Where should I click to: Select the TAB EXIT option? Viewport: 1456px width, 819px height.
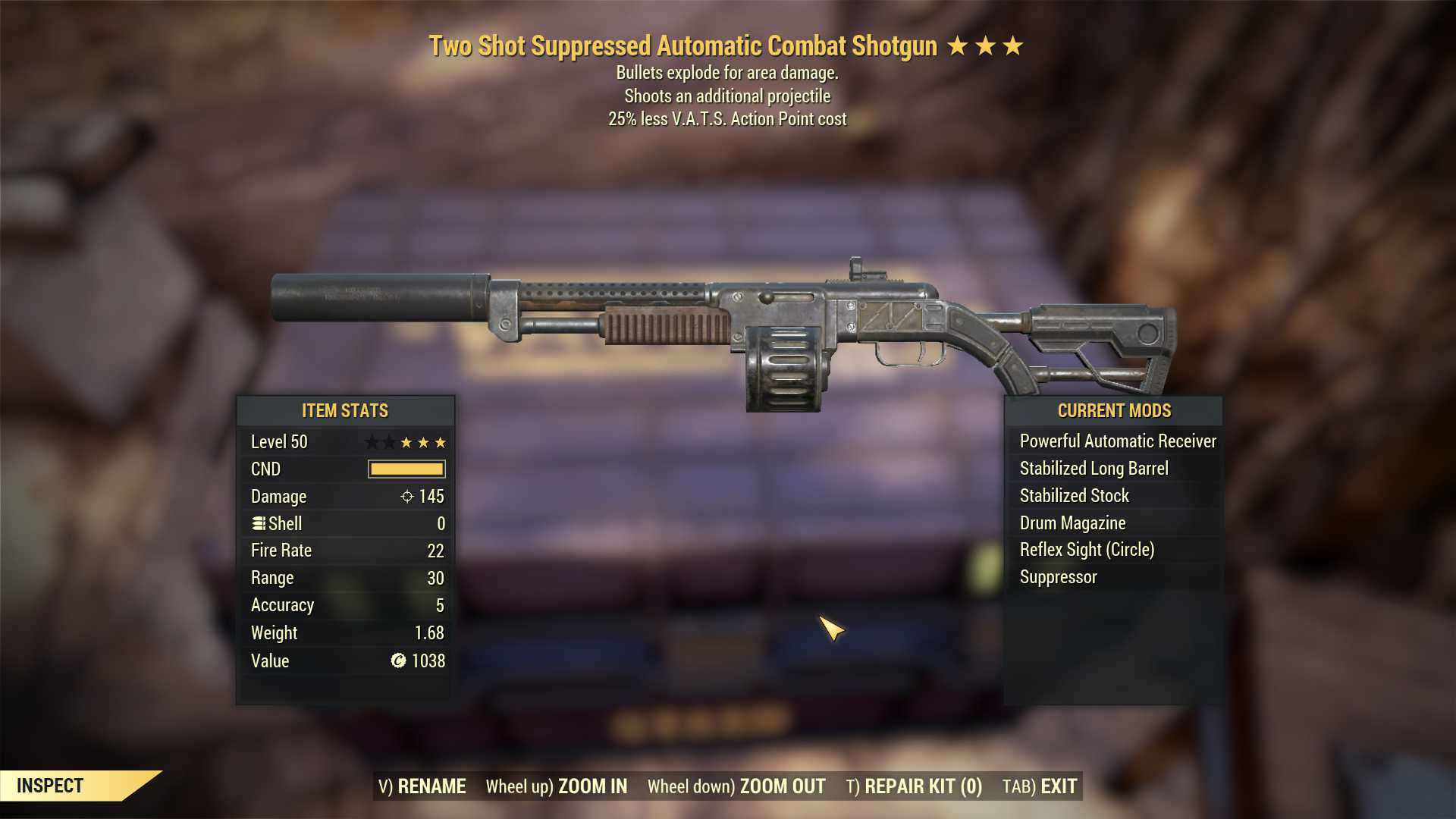[x=1039, y=786]
